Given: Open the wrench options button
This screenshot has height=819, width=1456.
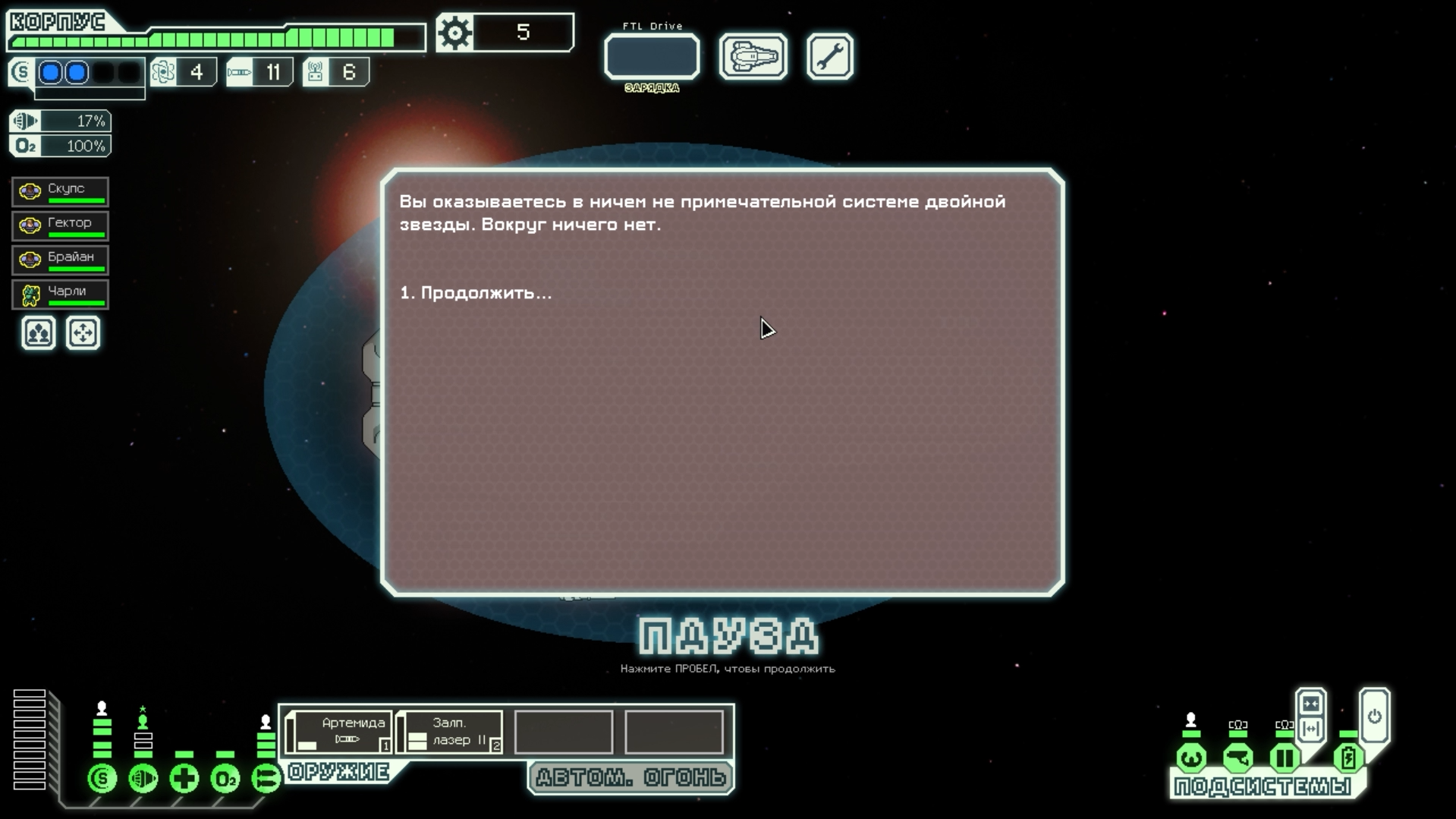Looking at the screenshot, I should click(829, 57).
